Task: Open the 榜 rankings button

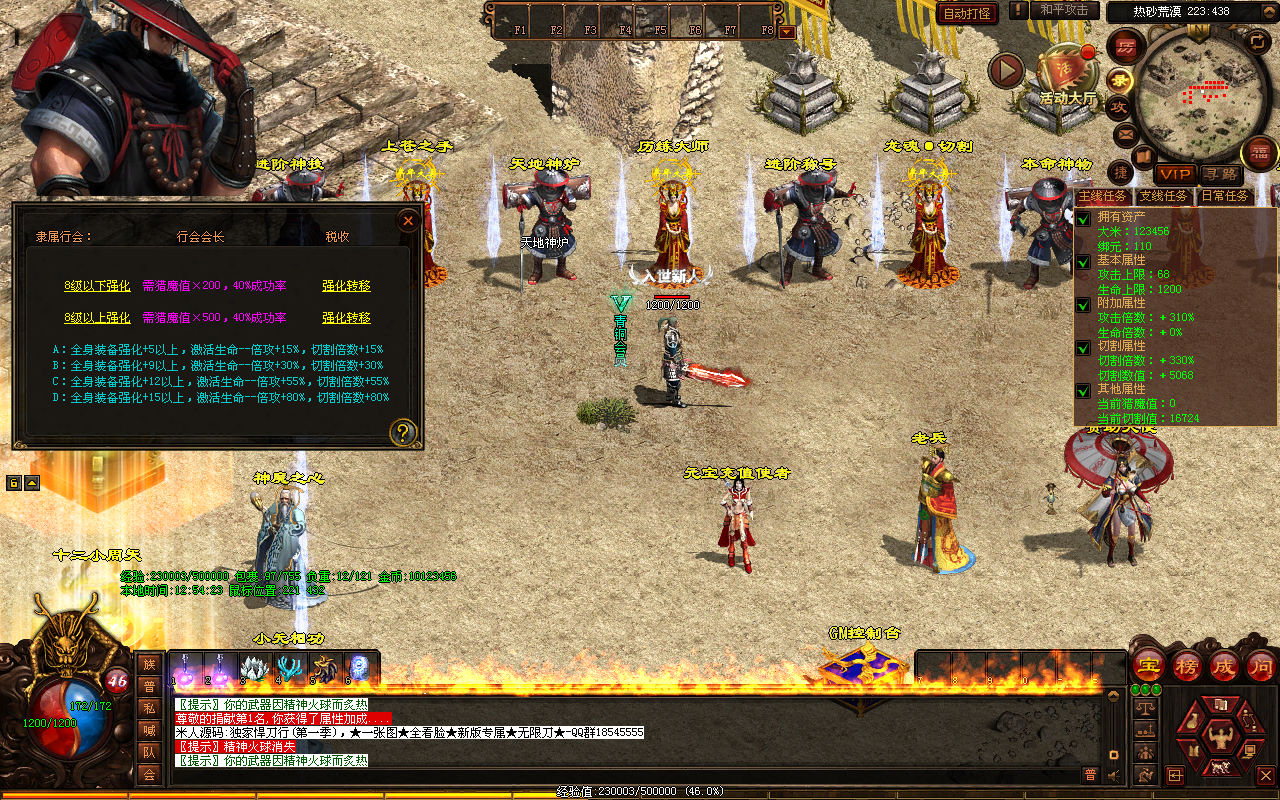Action: [1187, 666]
